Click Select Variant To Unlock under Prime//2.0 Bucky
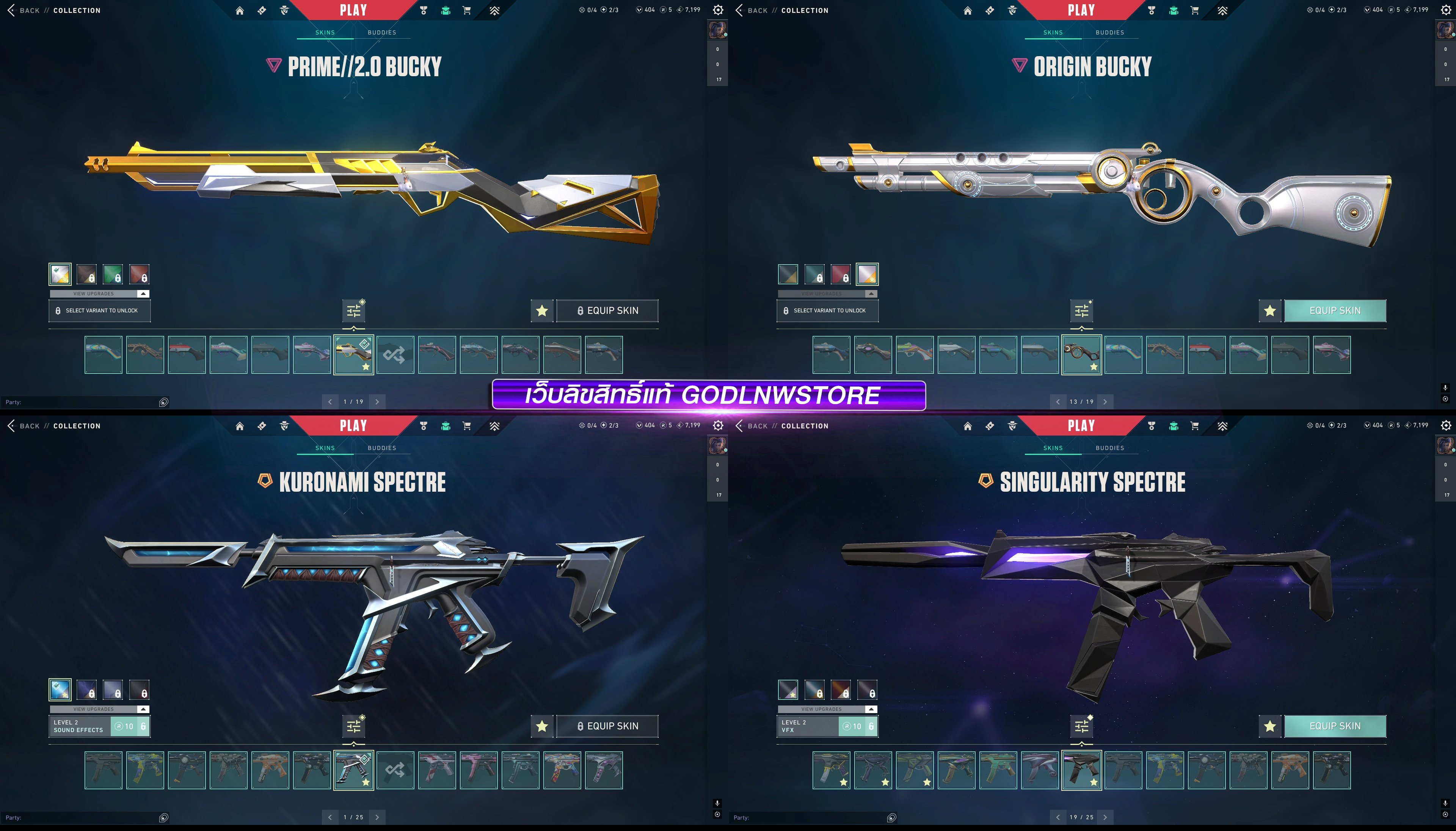The width and height of the screenshot is (1456, 831). [99, 310]
